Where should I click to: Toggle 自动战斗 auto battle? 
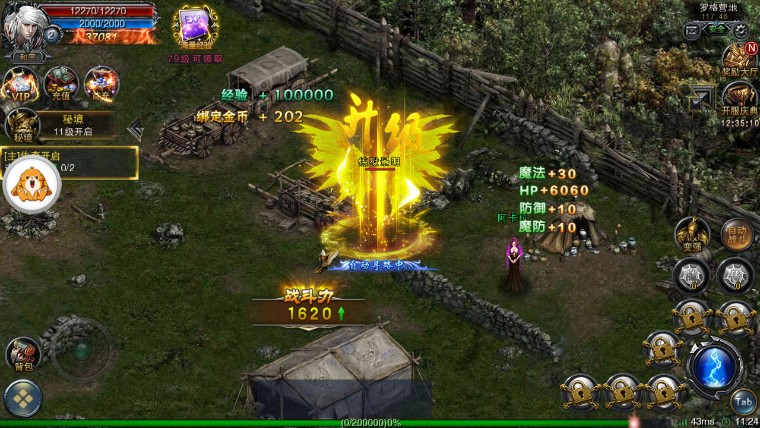[x=737, y=233]
